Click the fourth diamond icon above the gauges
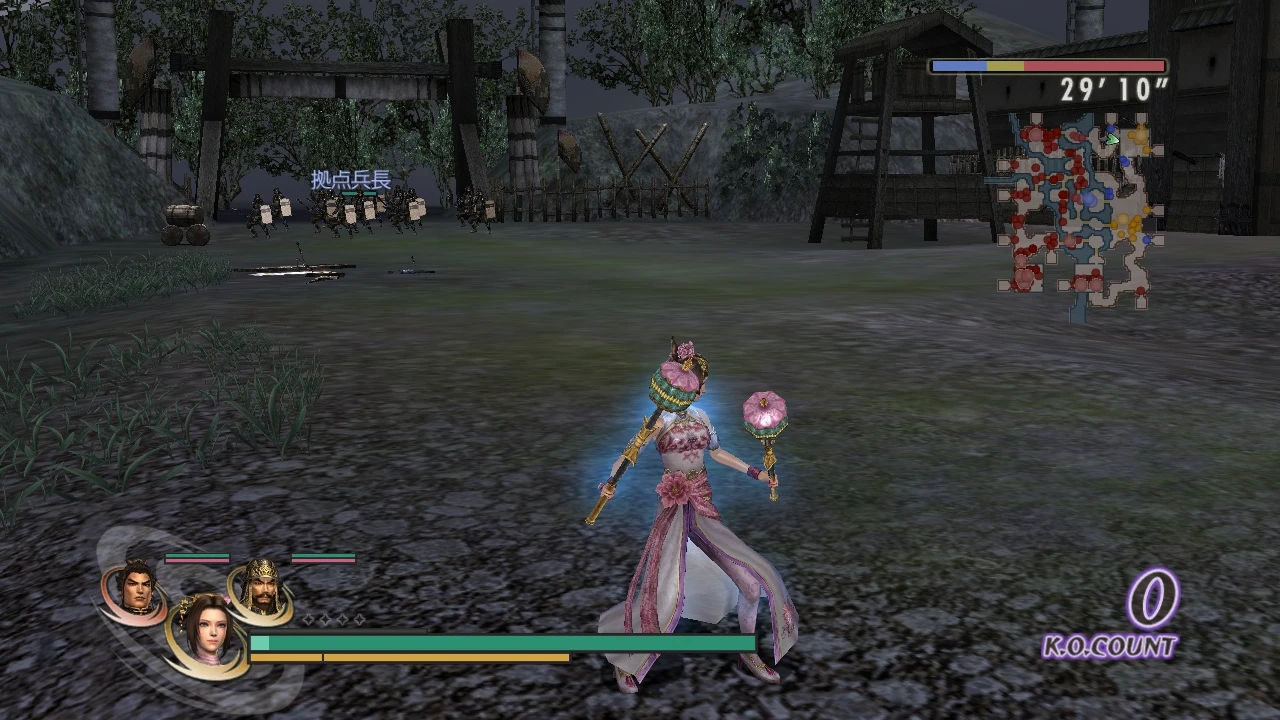 tap(359, 620)
